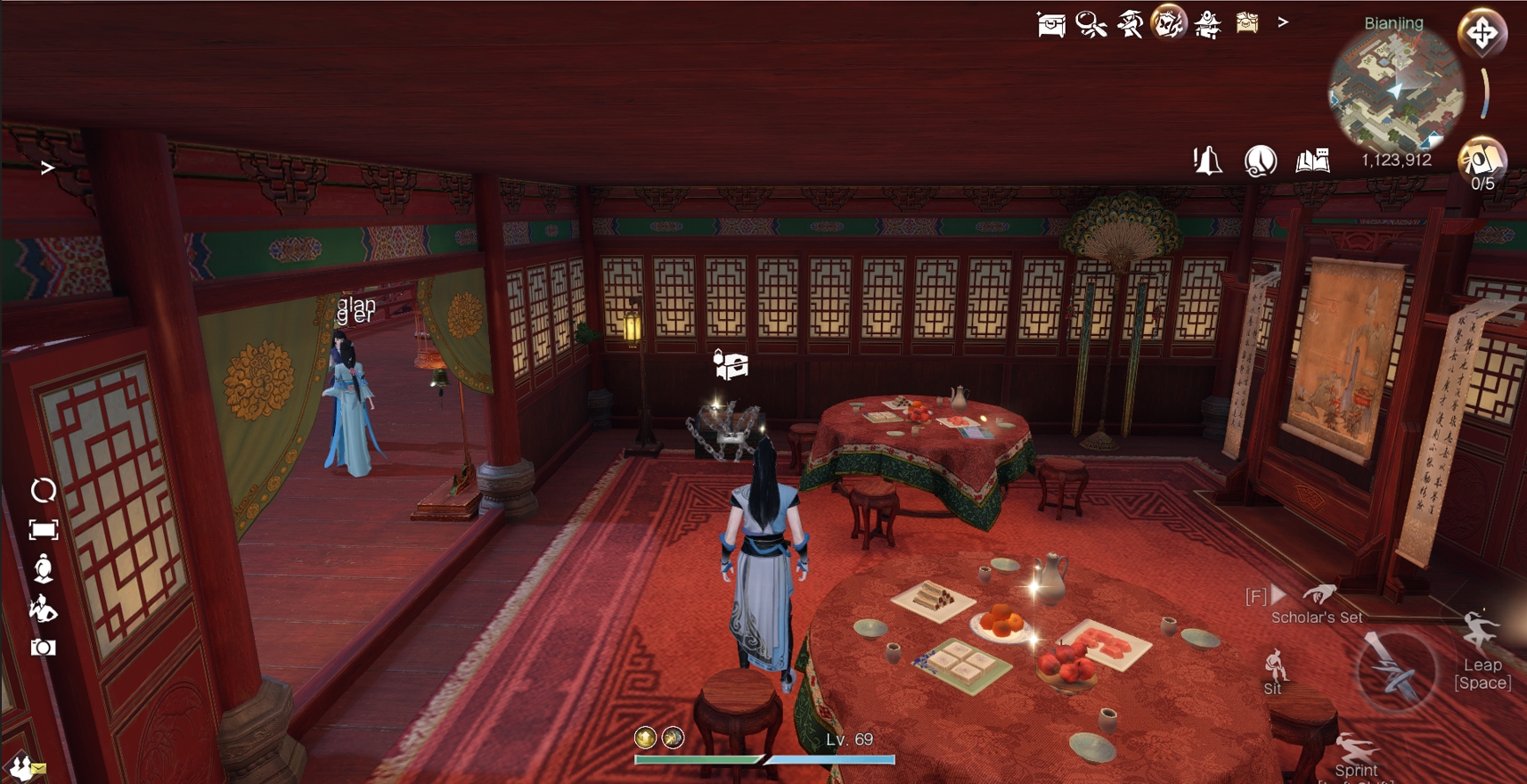The height and width of the screenshot is (784, 1527).
Task: Open the camera photo mode icon
Action: point(43,648)
